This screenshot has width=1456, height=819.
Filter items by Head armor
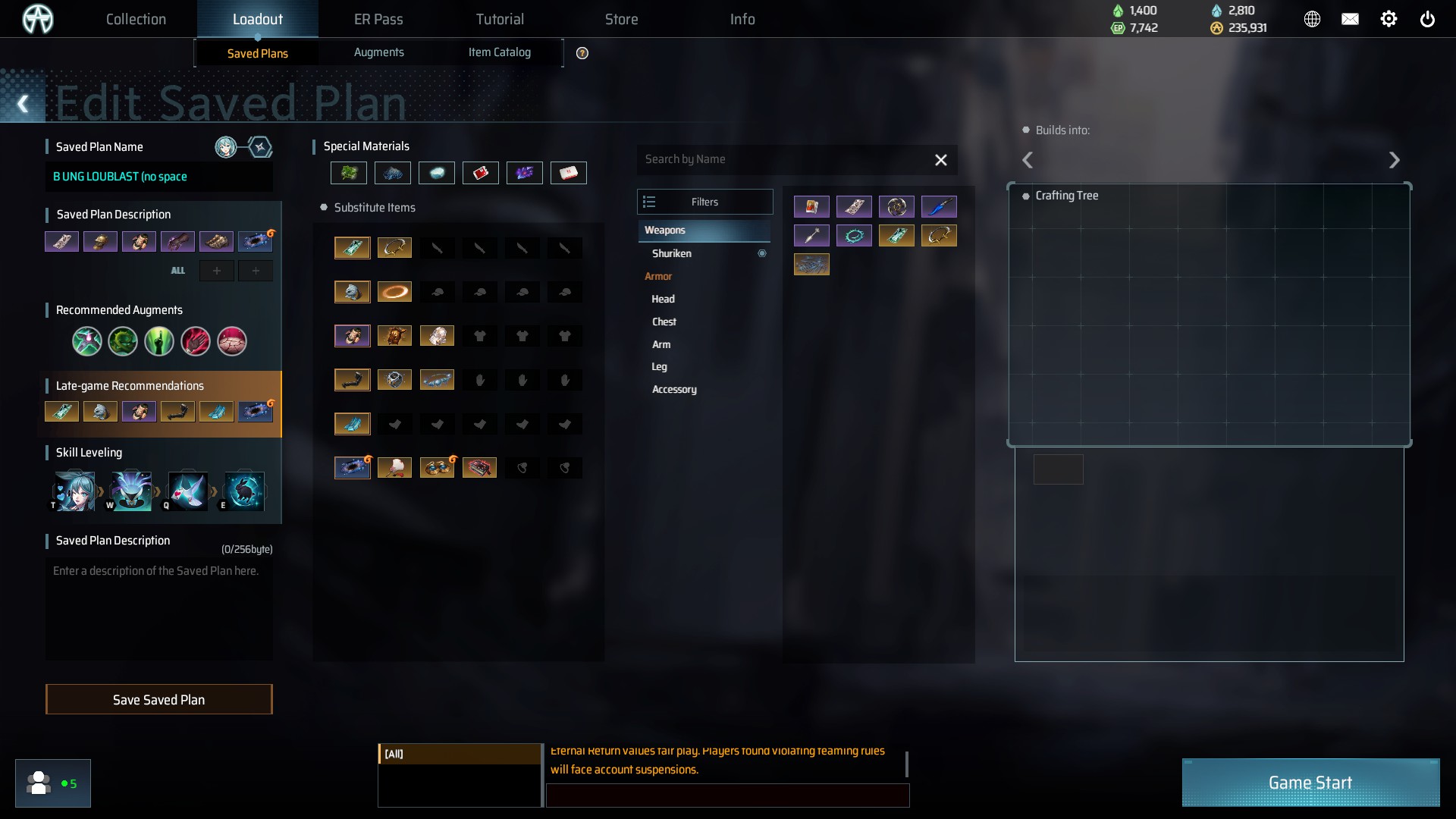(x=663, y=299)
